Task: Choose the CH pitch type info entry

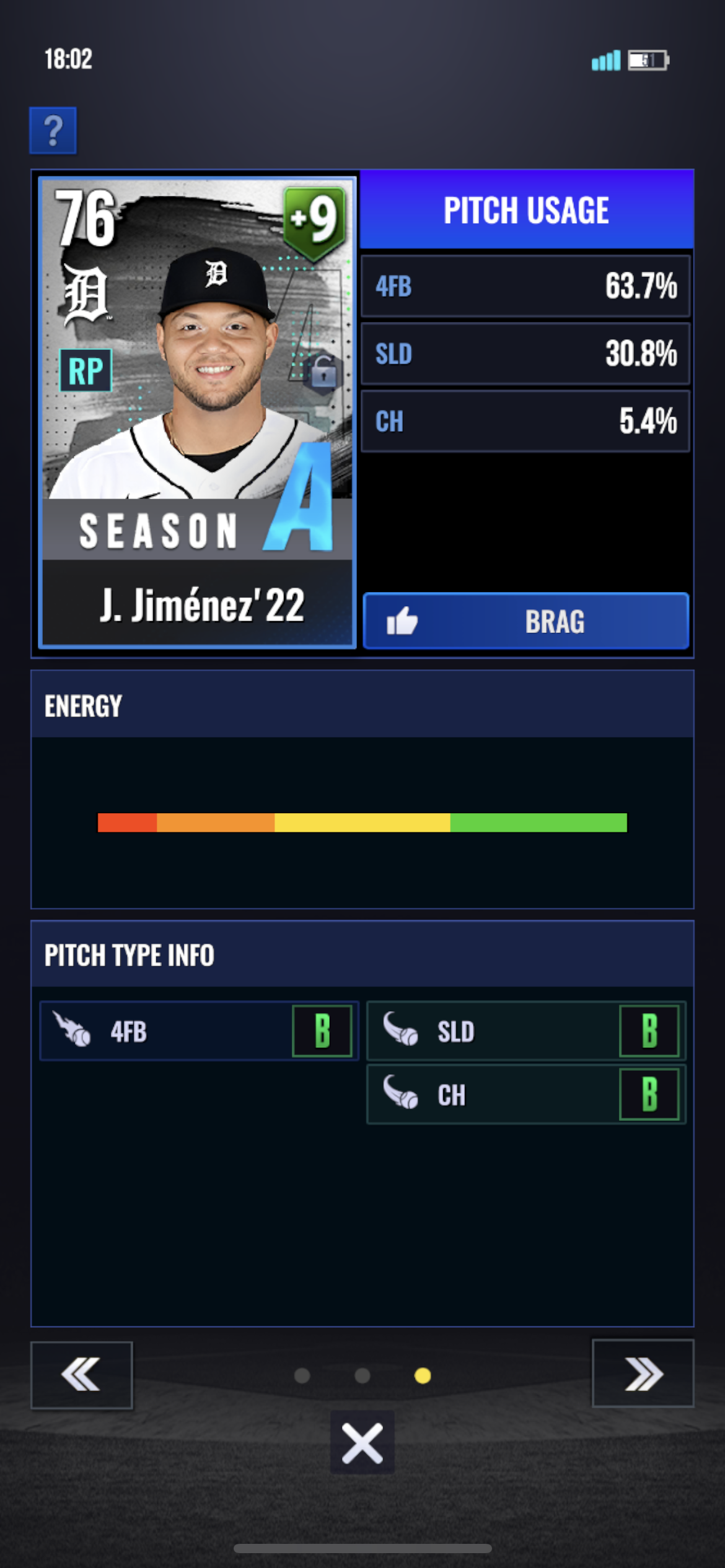Action: pyautogui.click(x=525, y=1095)
